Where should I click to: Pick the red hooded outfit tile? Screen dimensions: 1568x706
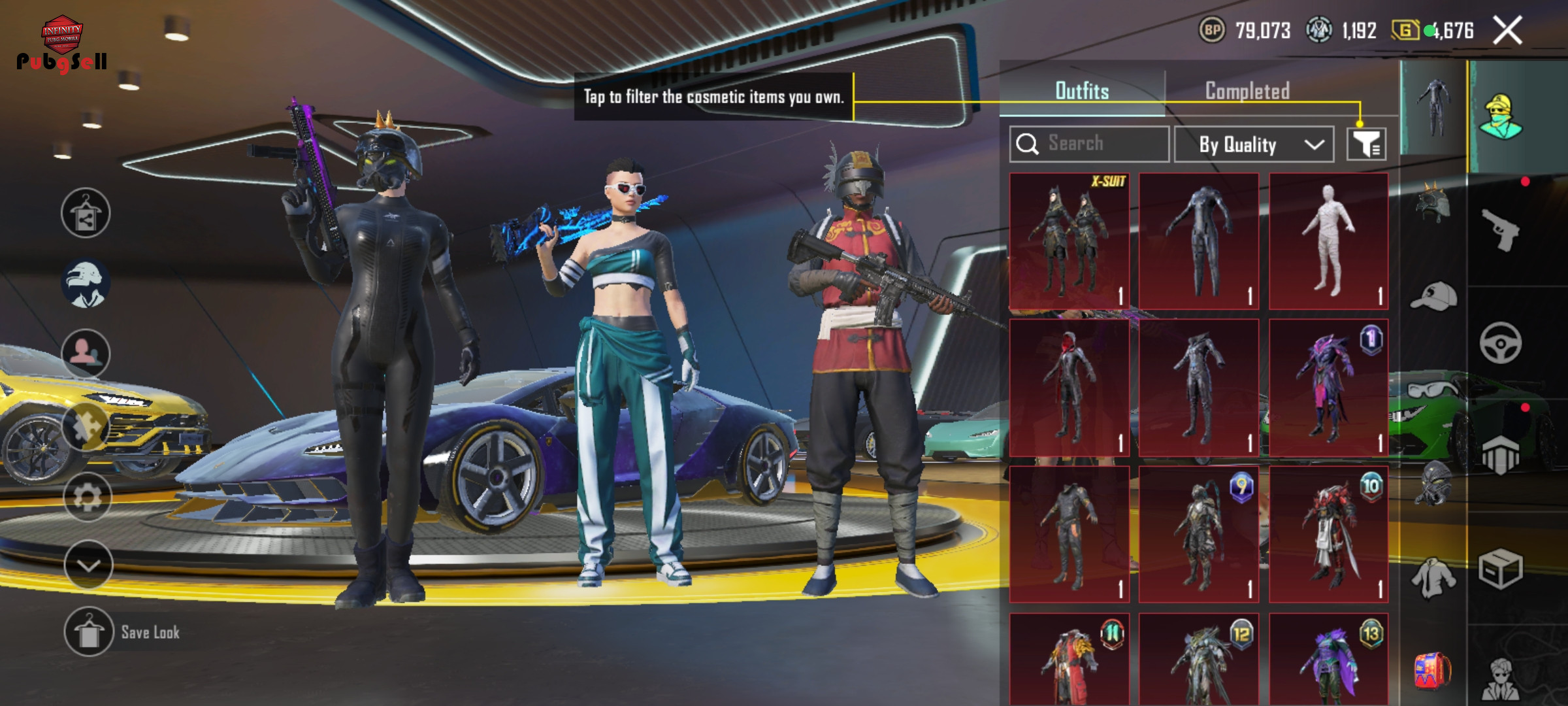coord(1069,388)
